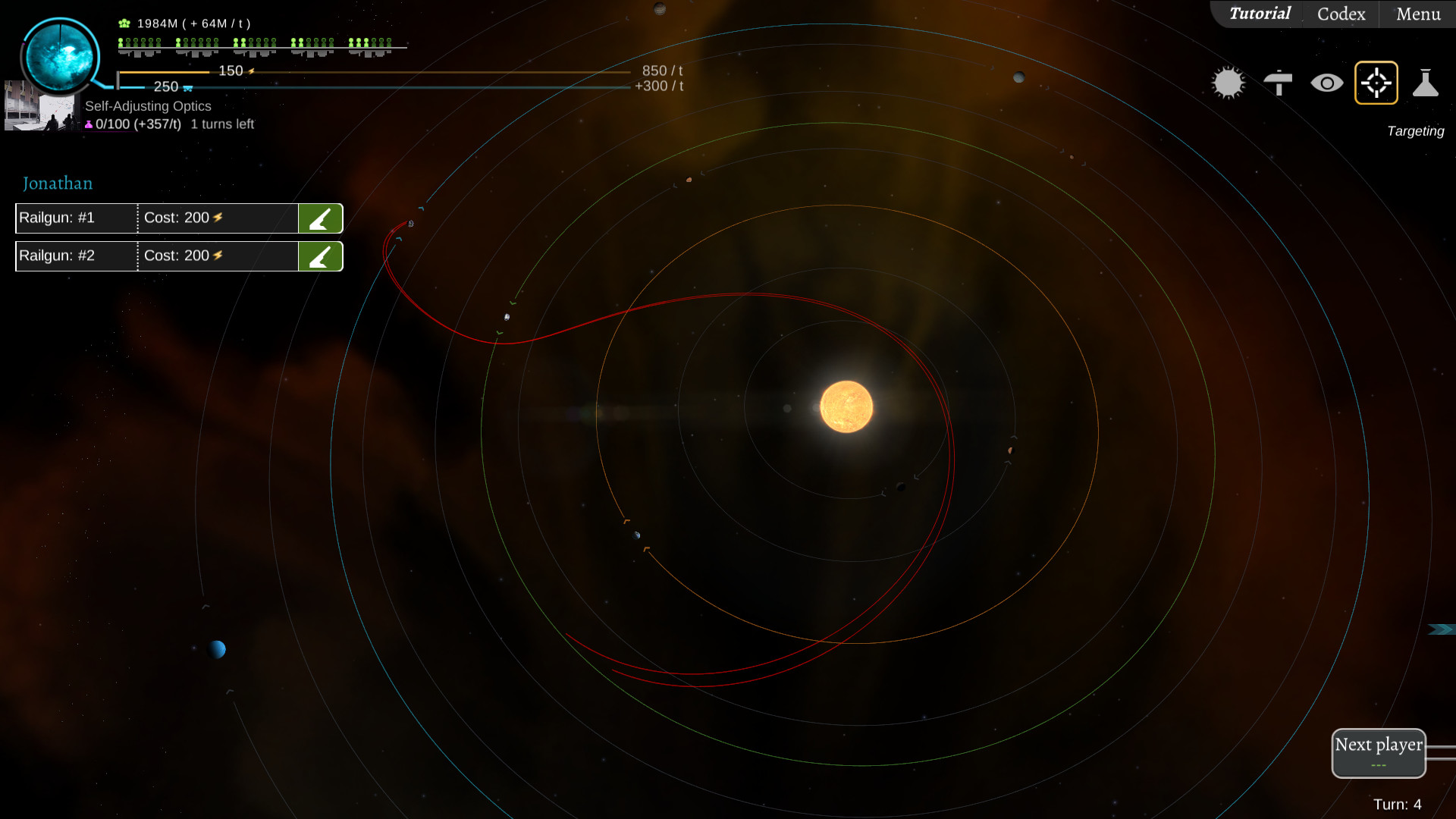Toggle off the active Targeting mode
Viewport: 1456px width, 819px height.
pyautogui.click(x=1376, y=82)
